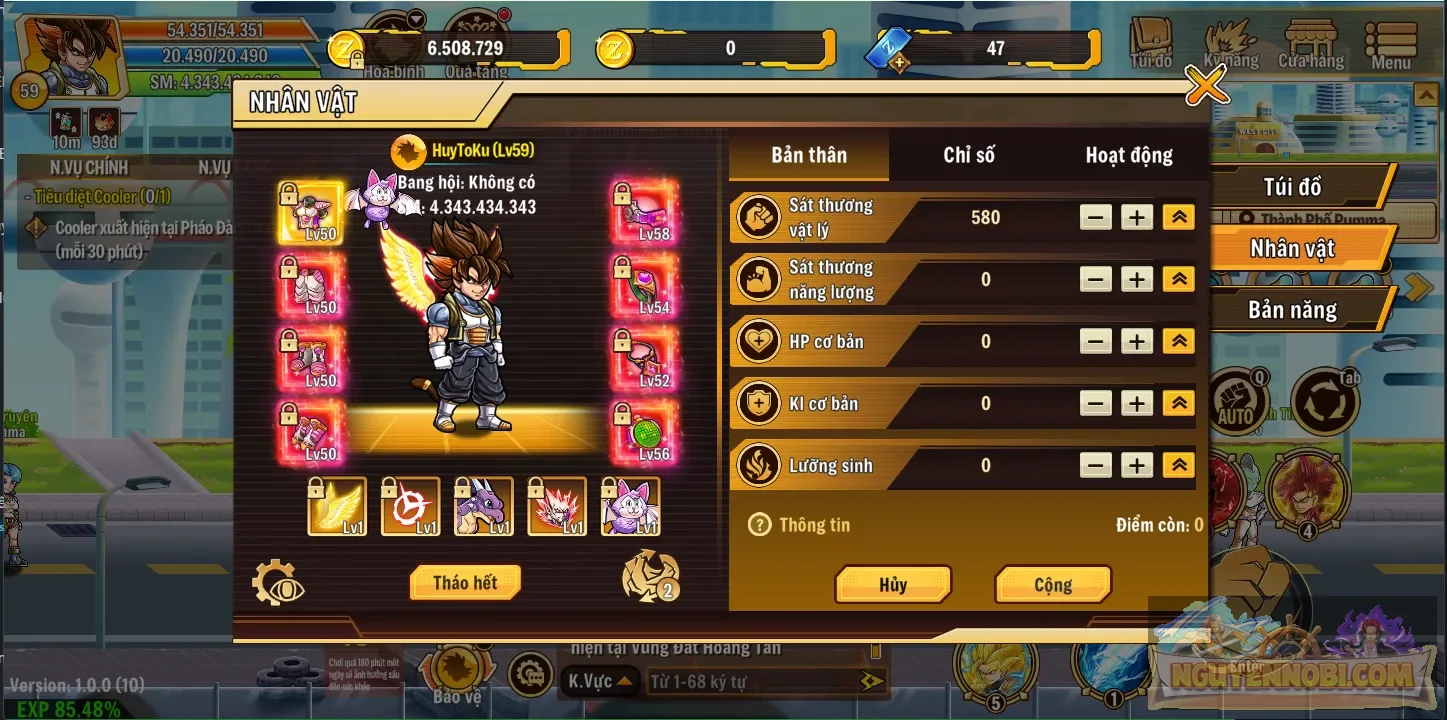This screenshot has width=1447, height=720.
Task: Click the Hủy button
Action: [893, 584]
